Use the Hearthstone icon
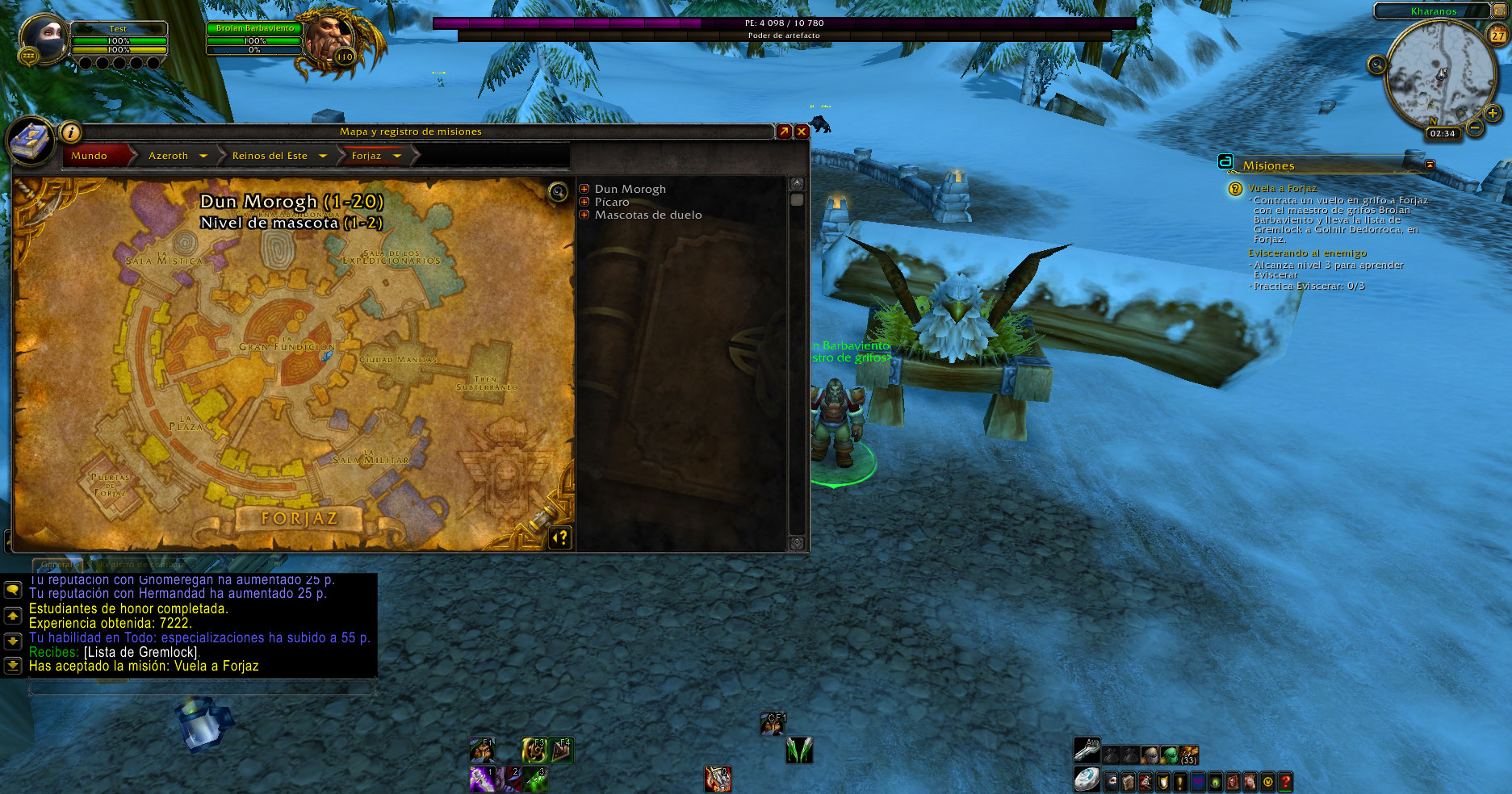Viewport: 1512px width, 794px height. tap(1087, 779)
